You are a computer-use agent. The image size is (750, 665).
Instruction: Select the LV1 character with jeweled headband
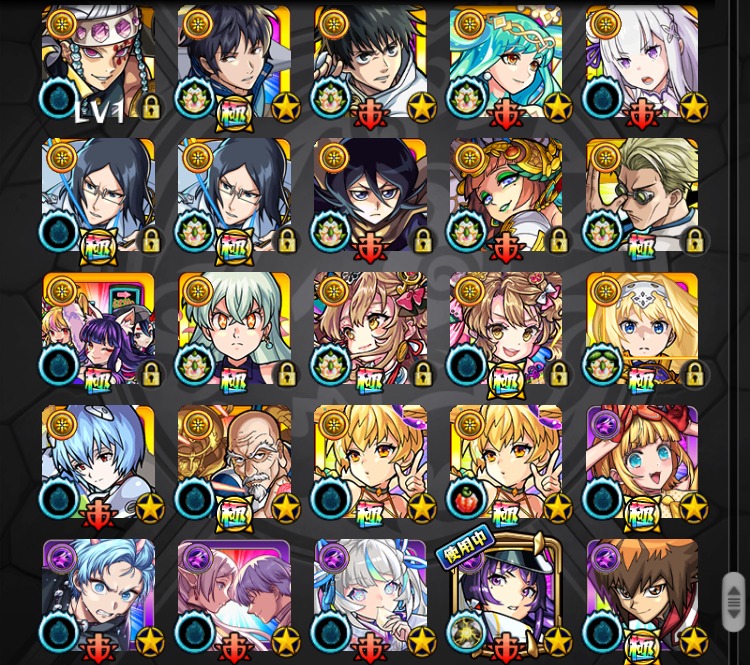98,63
